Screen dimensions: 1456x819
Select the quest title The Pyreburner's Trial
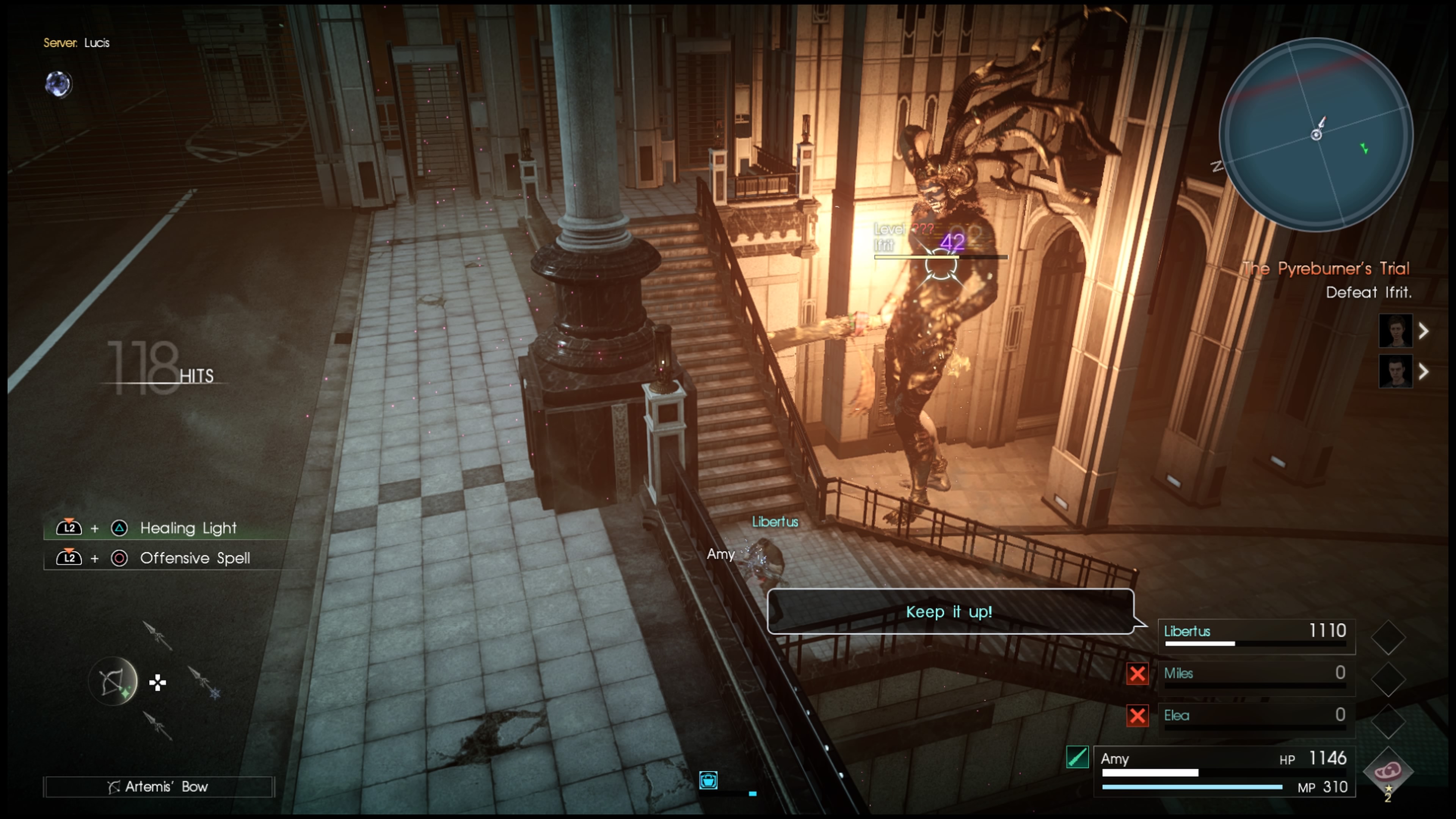(x=1326, y=269)
